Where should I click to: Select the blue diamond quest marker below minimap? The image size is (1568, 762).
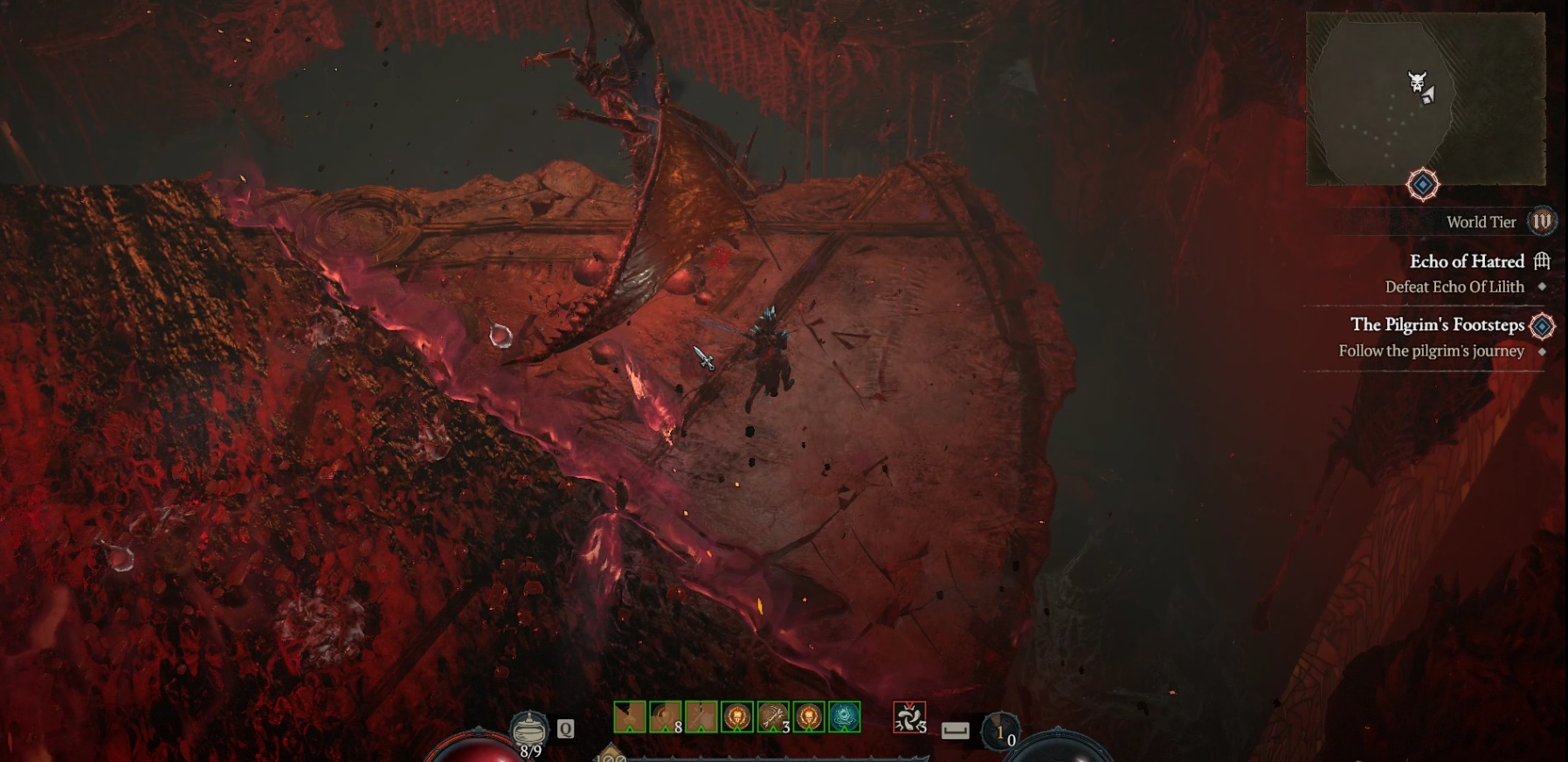coord(1423,184)
